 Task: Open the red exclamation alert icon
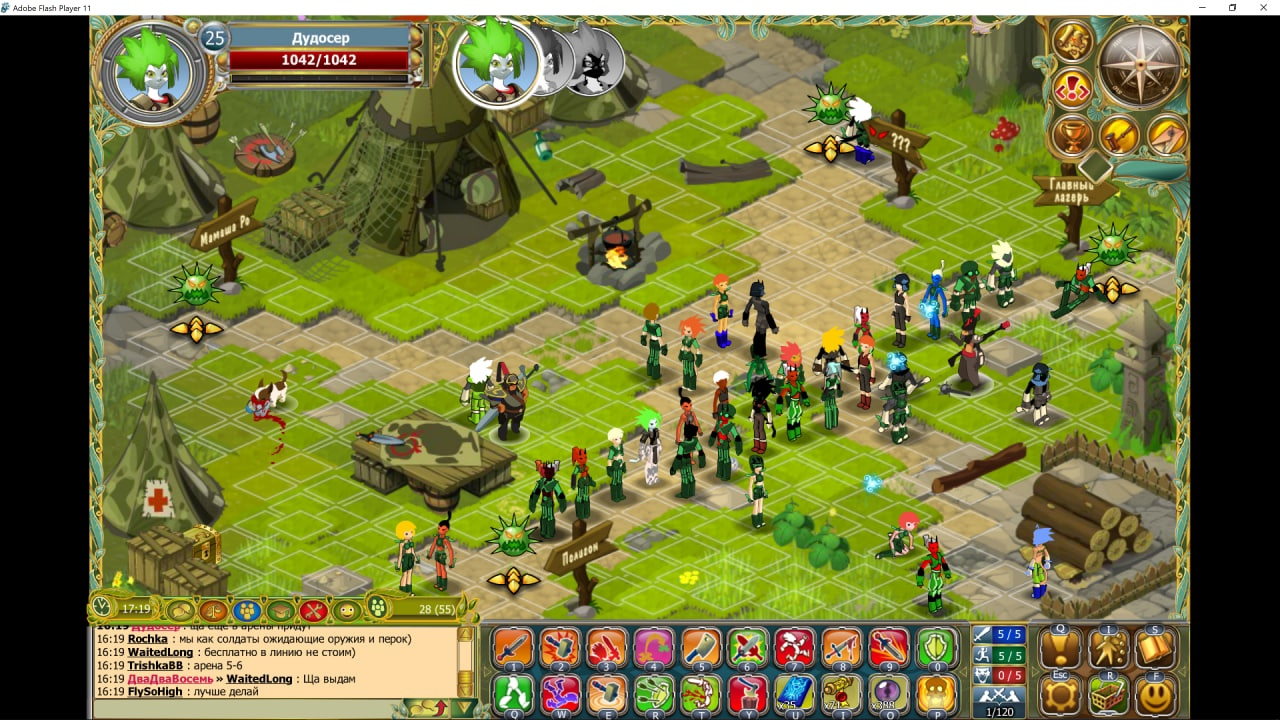(x=1072, y=89)
